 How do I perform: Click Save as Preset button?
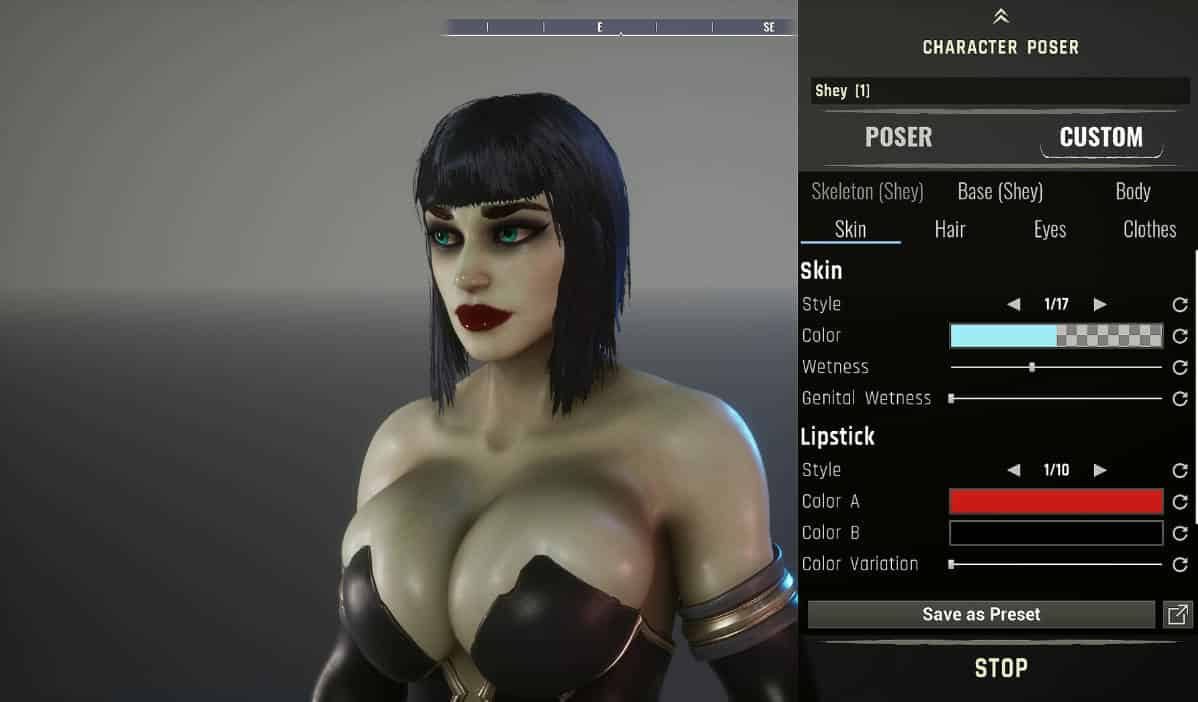[x=981, y=615]
